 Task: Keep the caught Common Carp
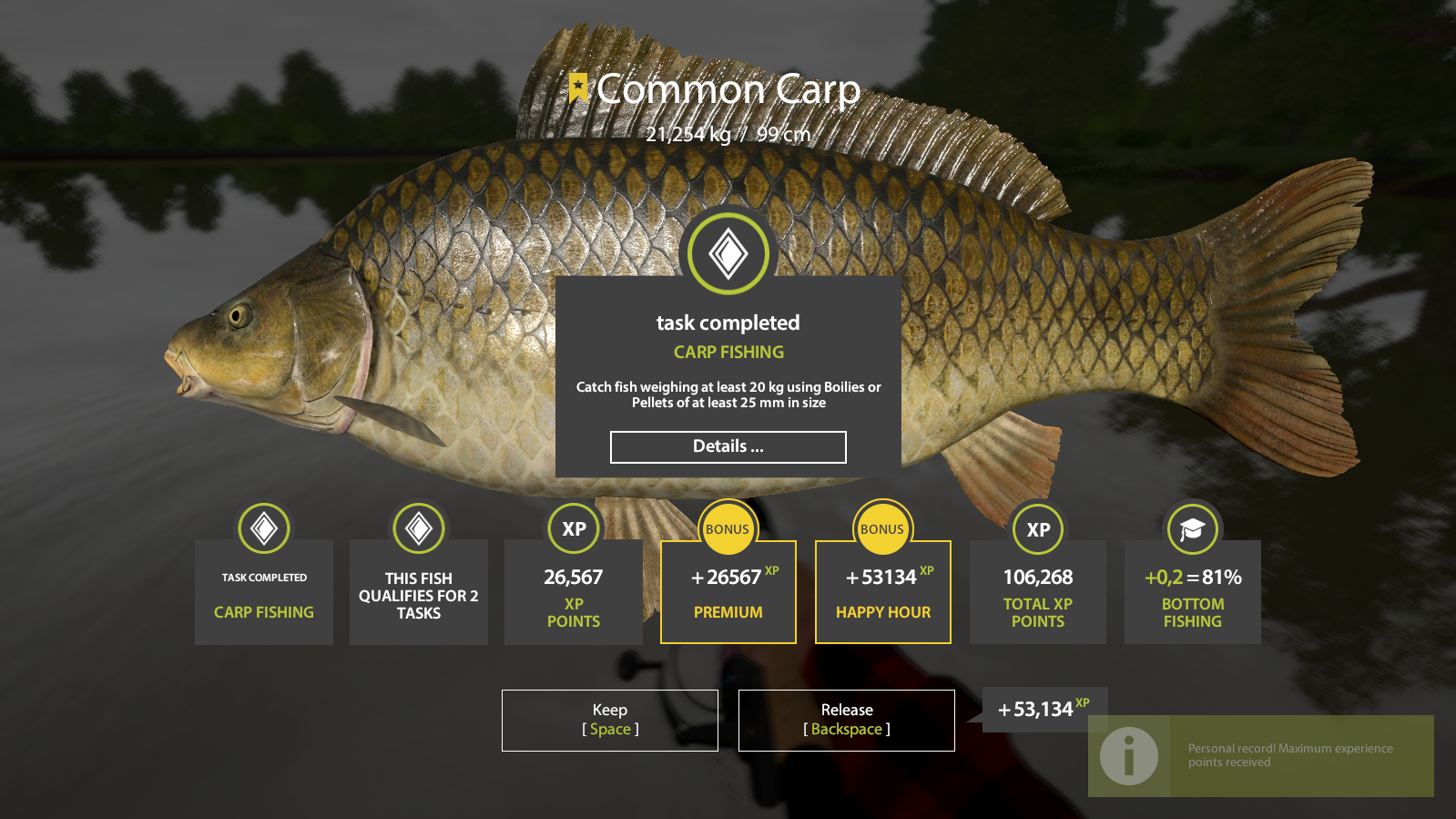[609, 720]
